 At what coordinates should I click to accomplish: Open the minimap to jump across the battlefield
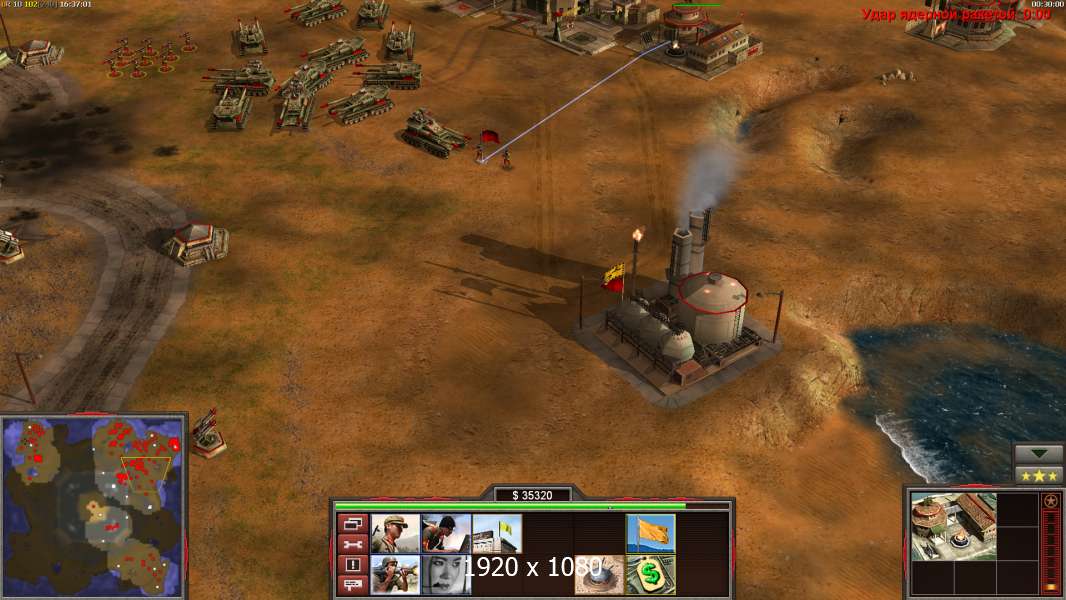[x=94, y=505]
